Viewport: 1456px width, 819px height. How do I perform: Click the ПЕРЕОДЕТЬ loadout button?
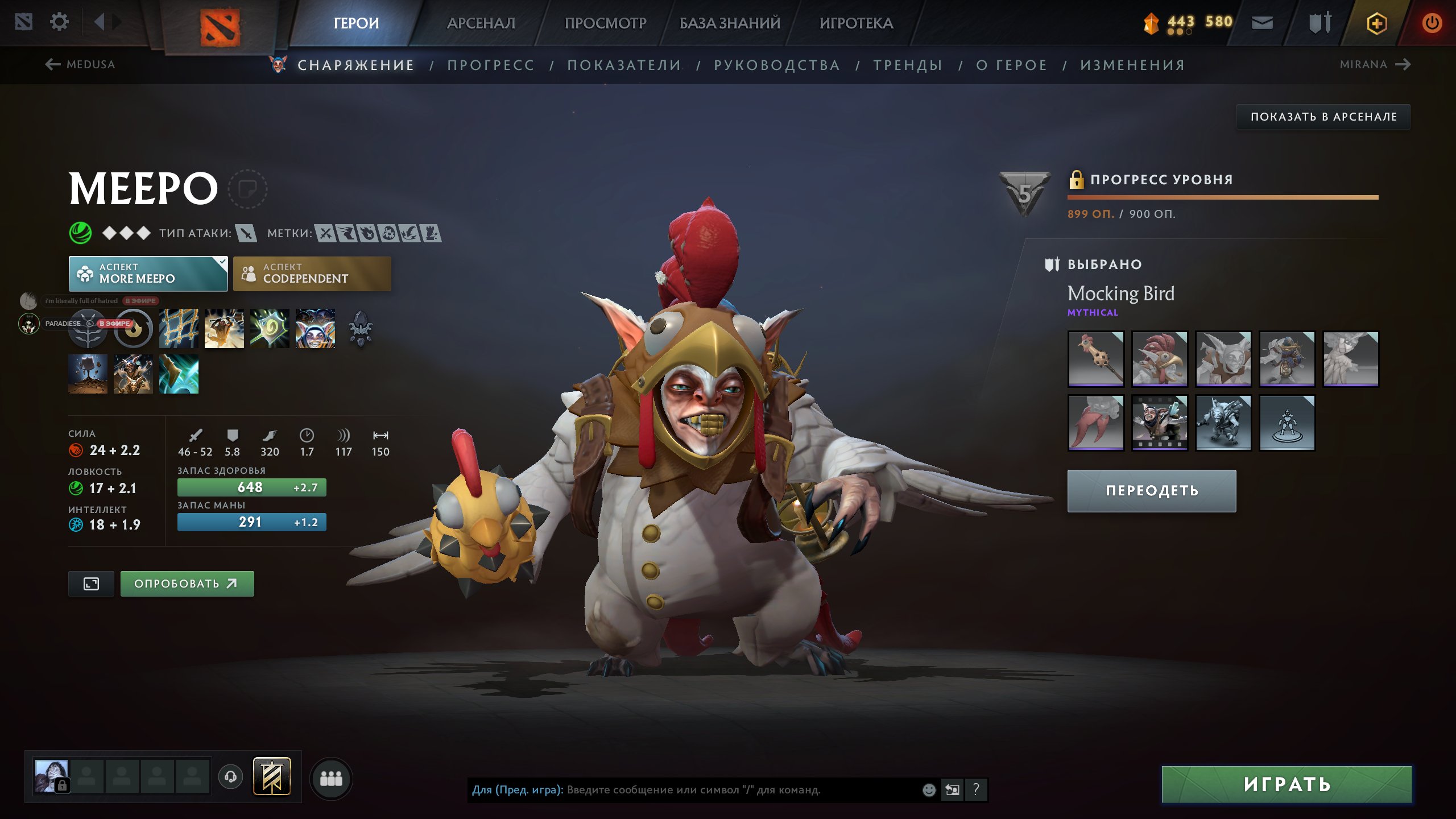(1152, 490)
